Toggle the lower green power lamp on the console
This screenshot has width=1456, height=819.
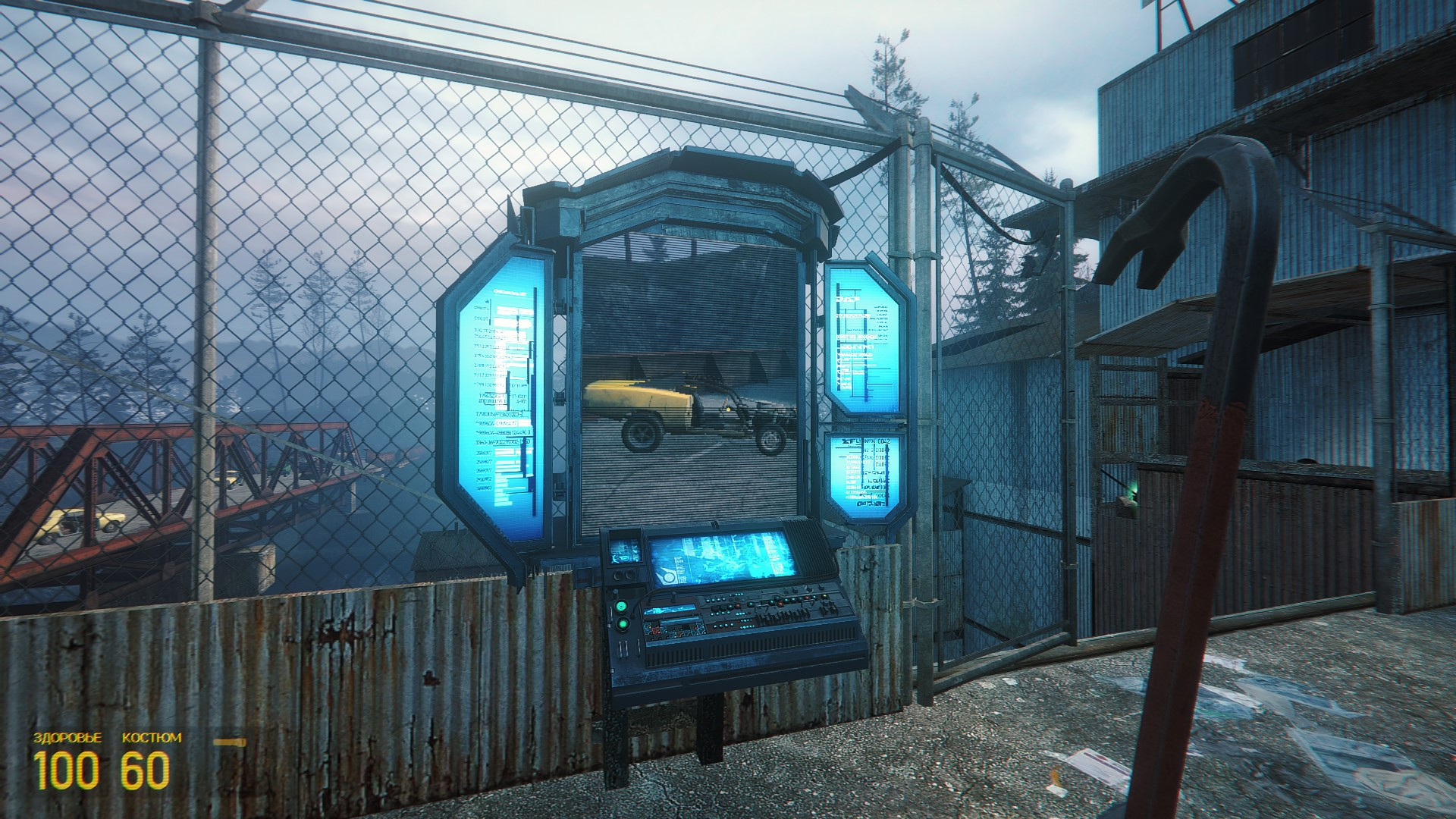(623, 624)
